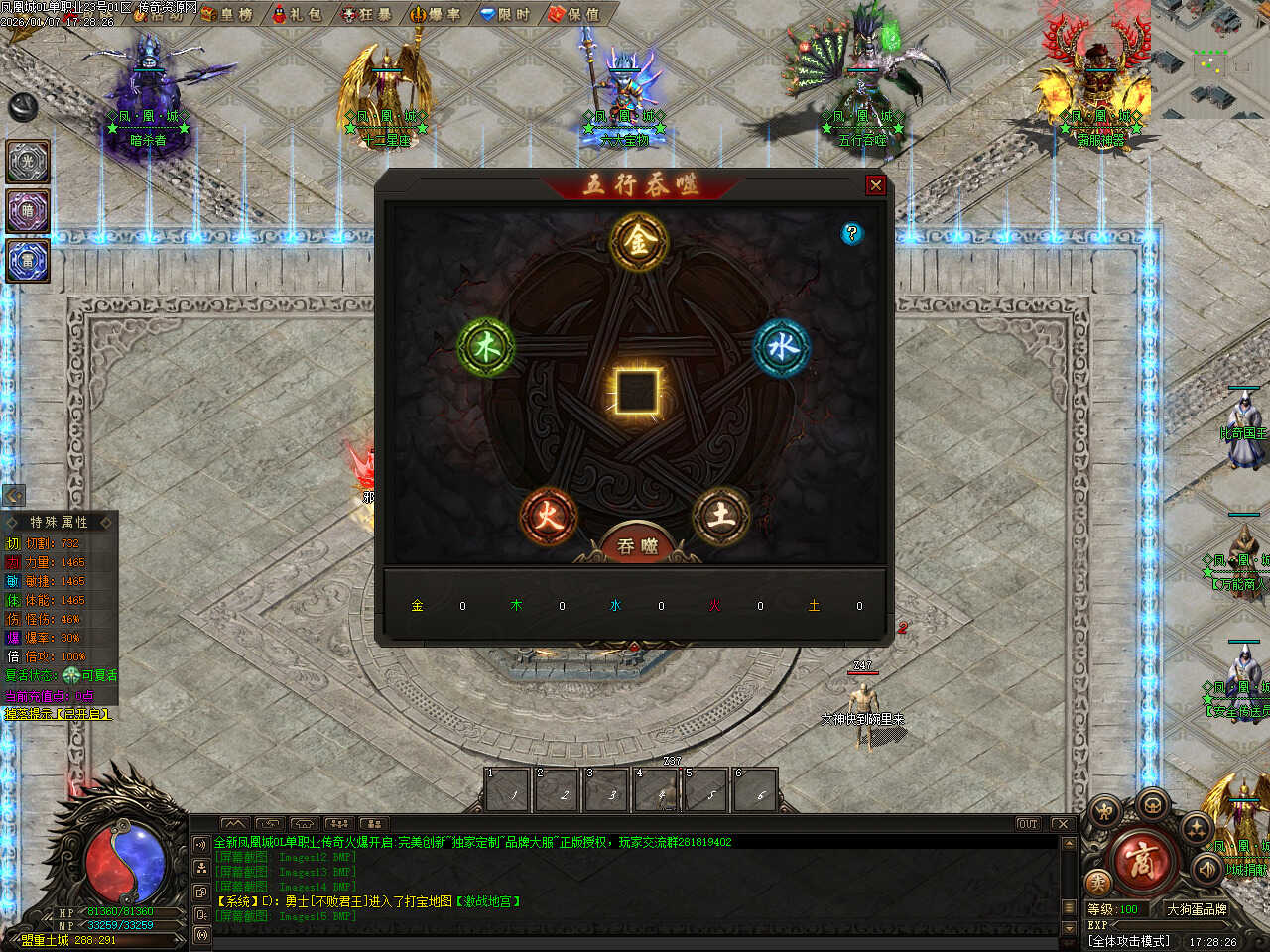The height and width of the screenshot is (952, 1270).
Task: Open the minimap
Action: pyautogui.click(x=1210, y=59)
